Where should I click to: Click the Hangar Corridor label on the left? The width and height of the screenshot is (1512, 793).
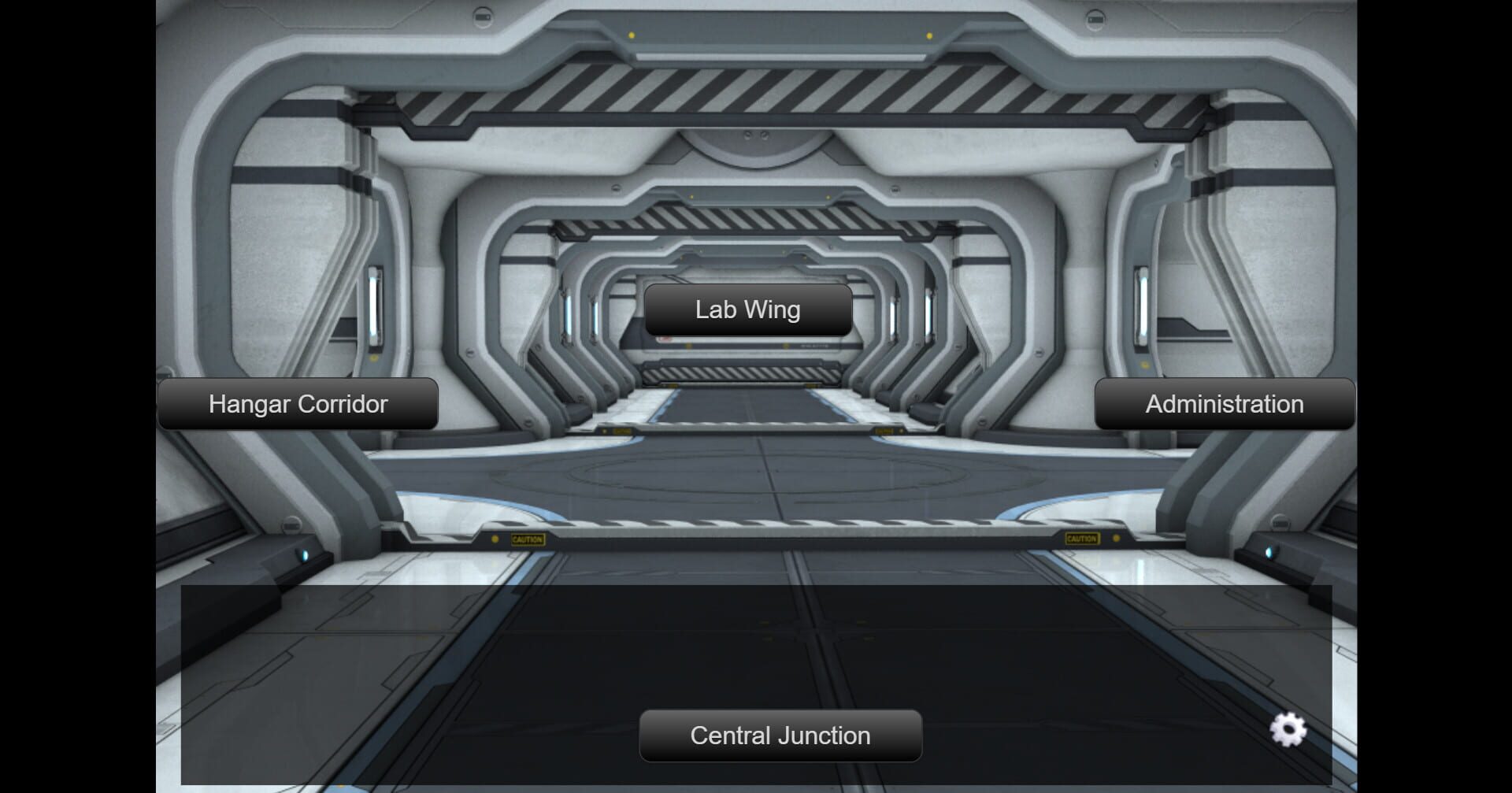[x=298, y=404]
